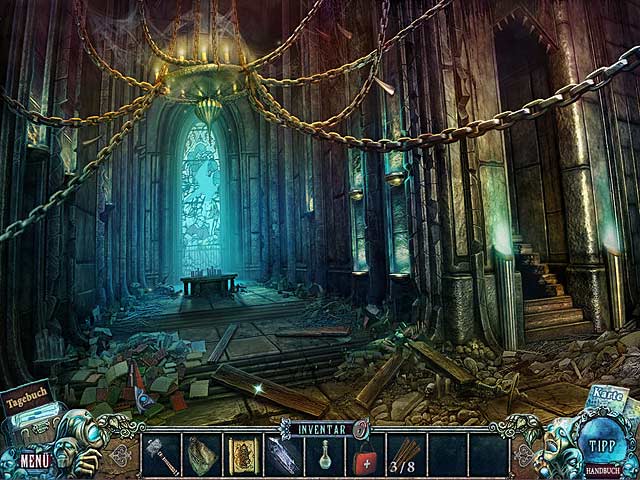
Task: Open the Karte map
Action: (606, 395)
